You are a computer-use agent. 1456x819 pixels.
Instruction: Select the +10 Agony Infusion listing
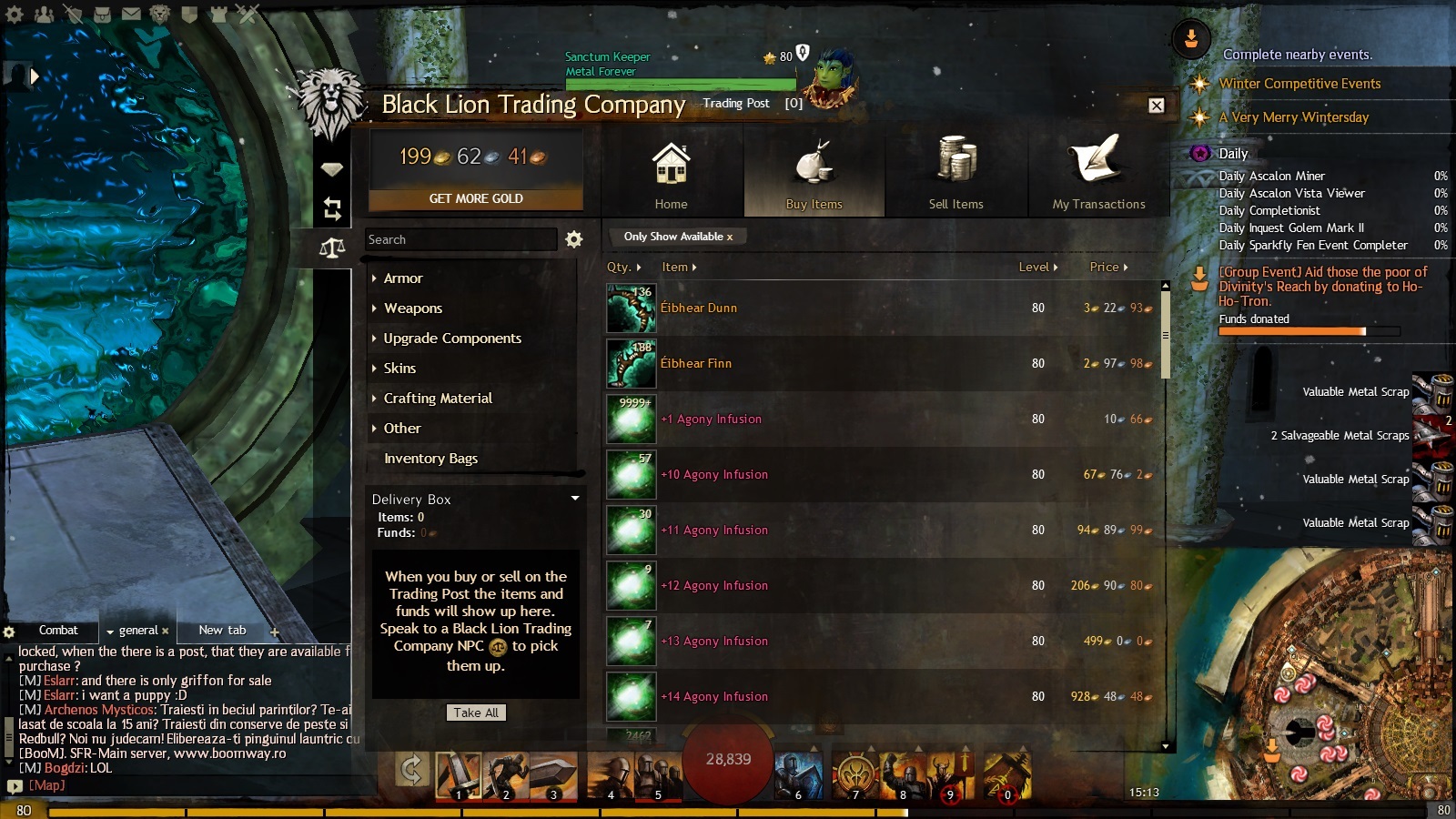tap(714, 475)
